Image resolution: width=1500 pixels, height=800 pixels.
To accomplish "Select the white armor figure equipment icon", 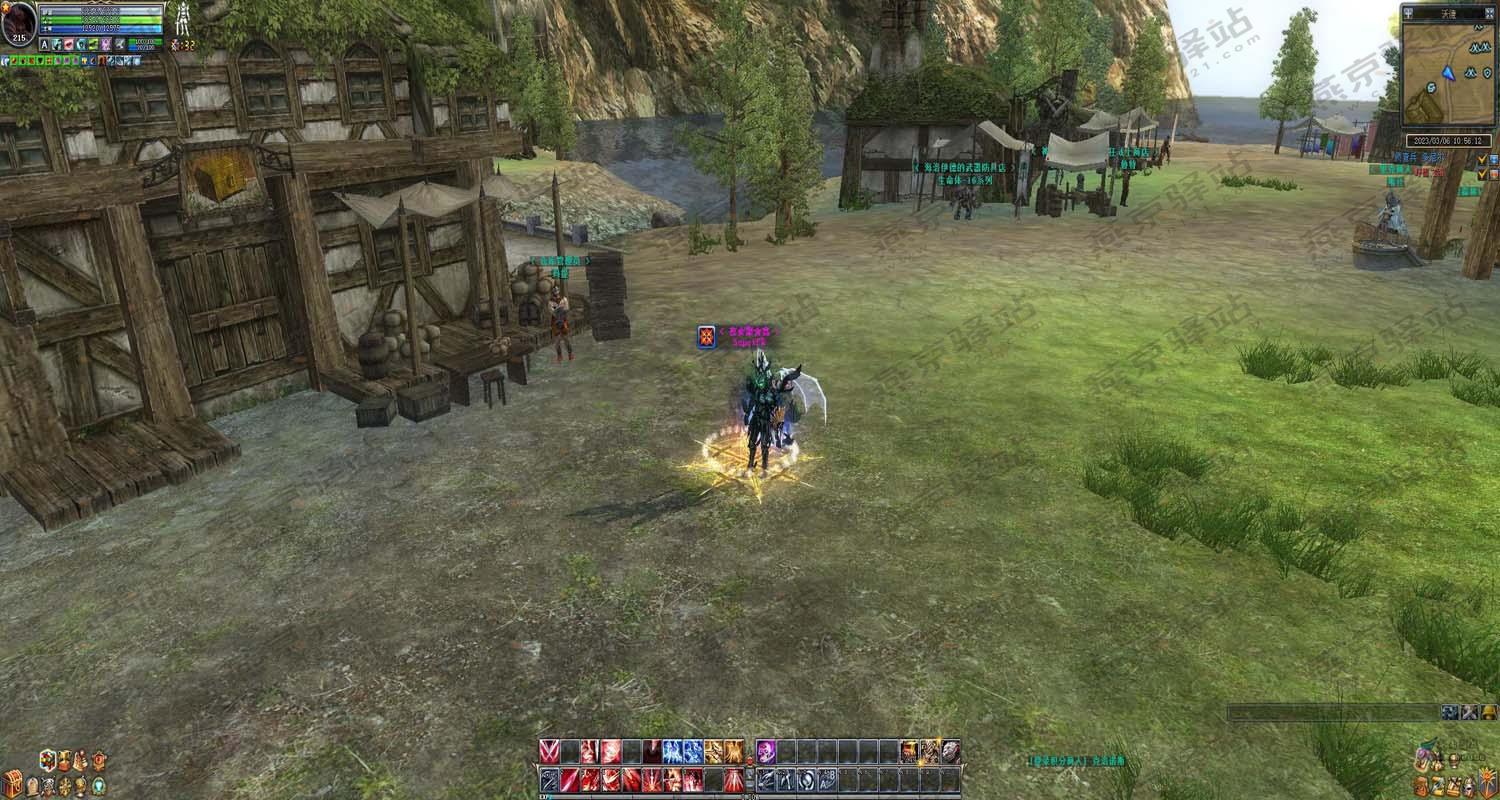I will pyautogui.click(x=182, y=18).
